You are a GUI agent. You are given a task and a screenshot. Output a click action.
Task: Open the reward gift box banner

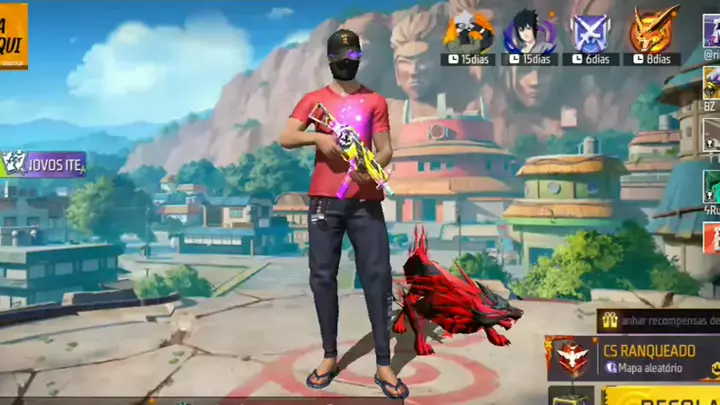pyautogui.click(x=658, y=320)
